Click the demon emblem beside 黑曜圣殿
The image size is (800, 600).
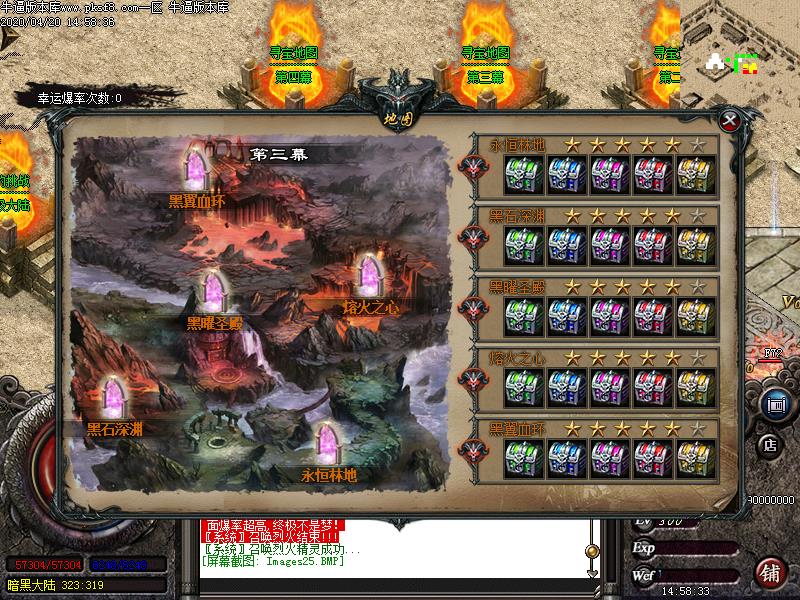[472, 308]
